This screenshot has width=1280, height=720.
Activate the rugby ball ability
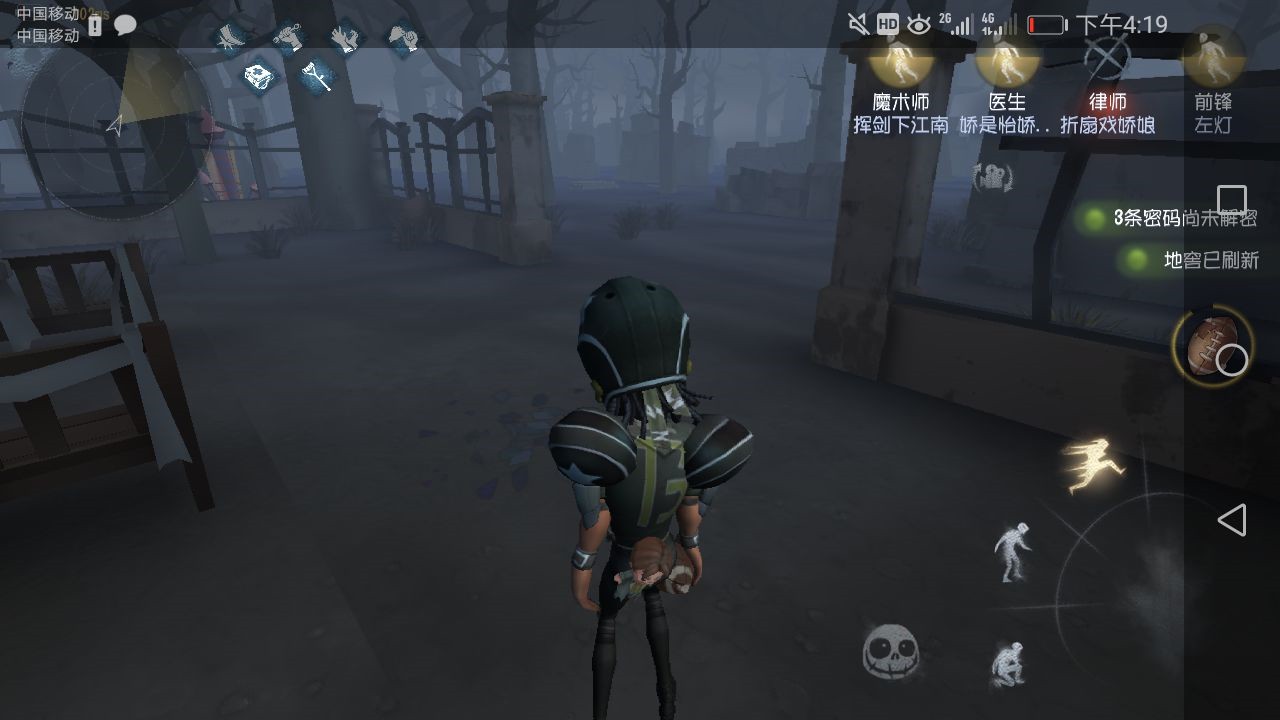[x=1212, y=347]
